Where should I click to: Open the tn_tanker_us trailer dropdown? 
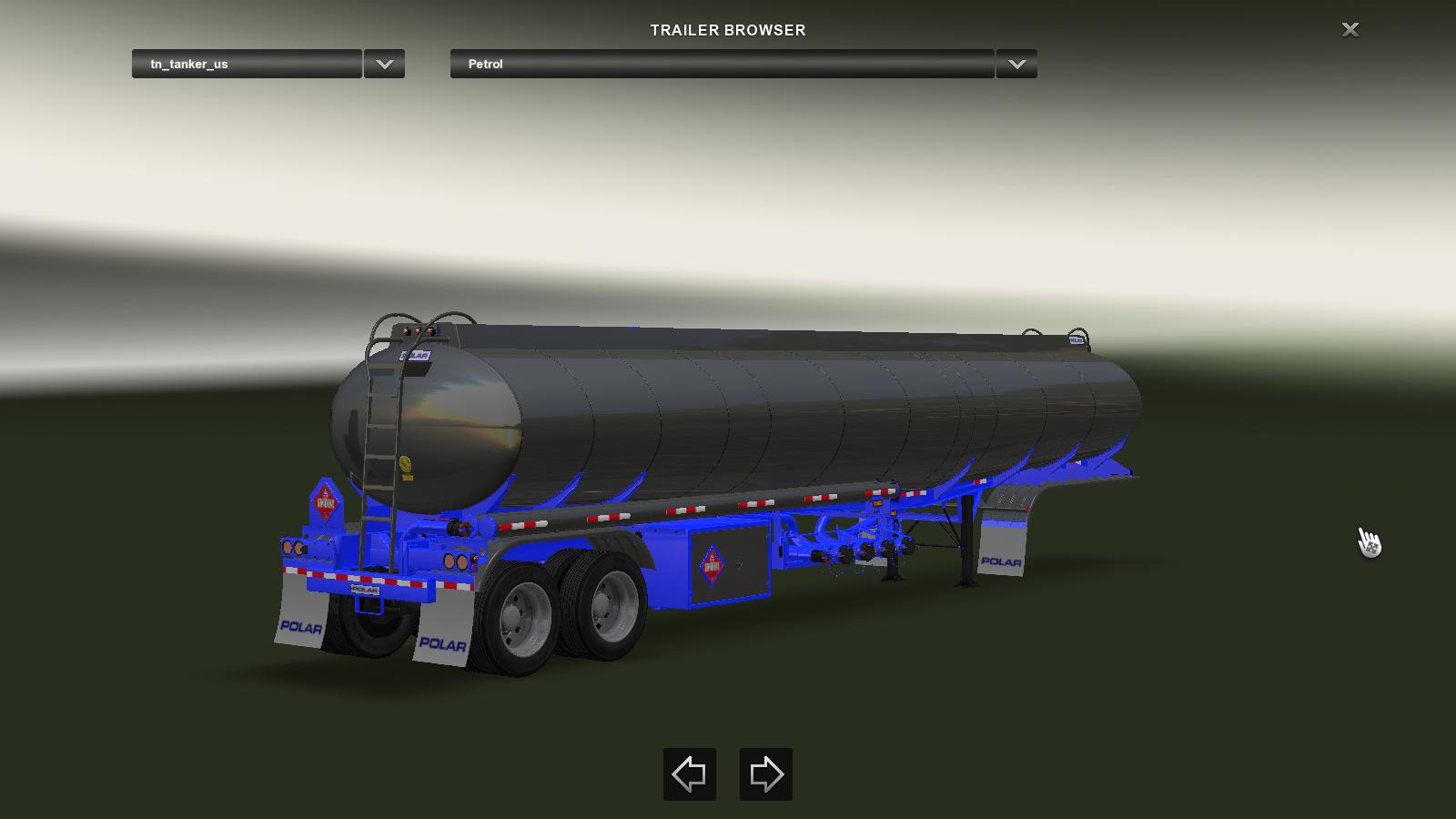coord(247,64)
